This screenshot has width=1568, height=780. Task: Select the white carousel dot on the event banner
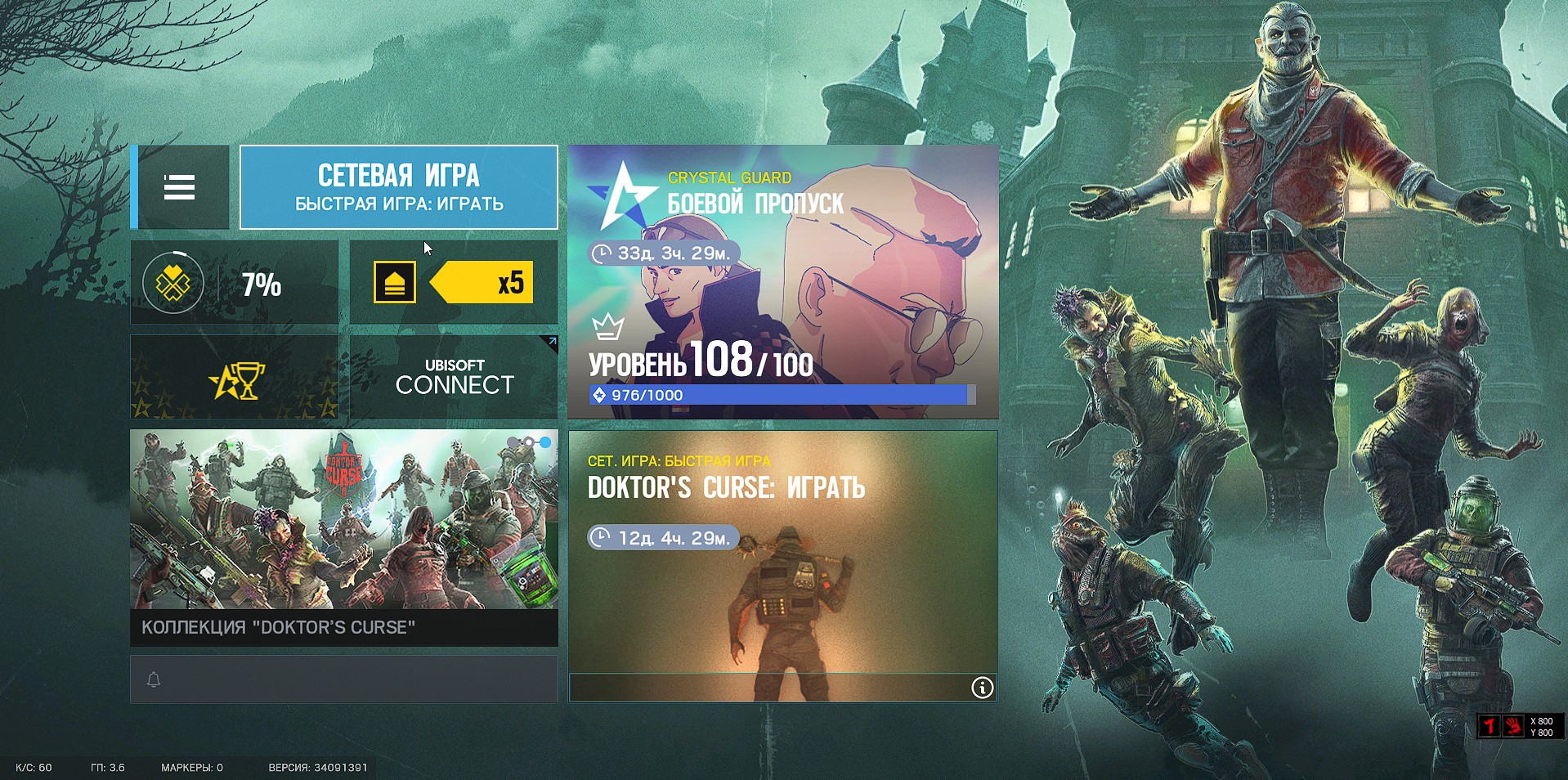pos(528,442)
